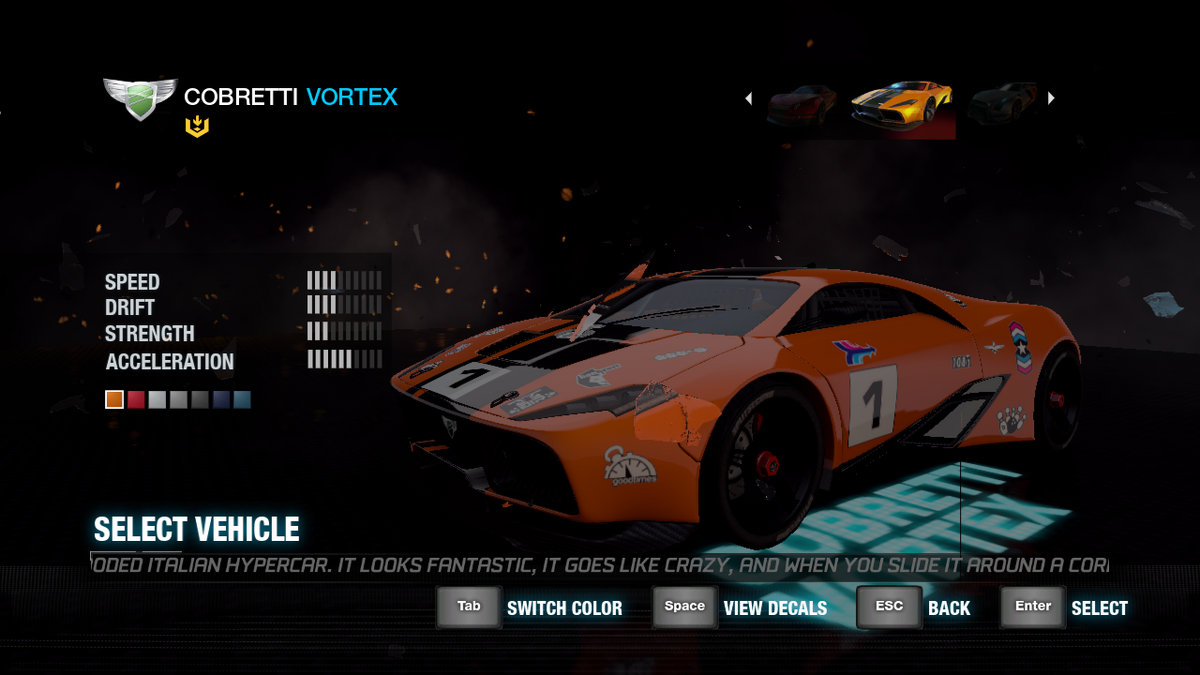This screenshot has width=1200, height=675.
Task: Show the next vehicle with the right arrow
Action: [1051, 98]
